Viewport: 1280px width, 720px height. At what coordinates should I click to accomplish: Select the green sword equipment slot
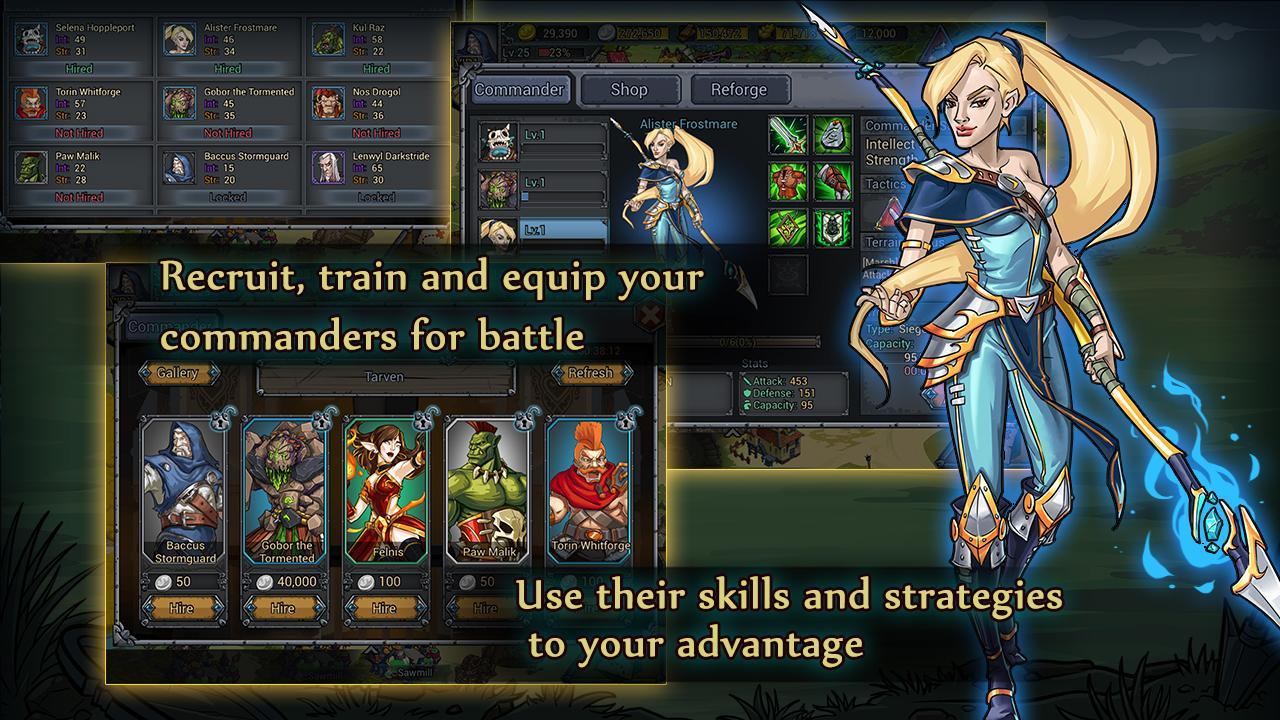(x=787, y=135)
